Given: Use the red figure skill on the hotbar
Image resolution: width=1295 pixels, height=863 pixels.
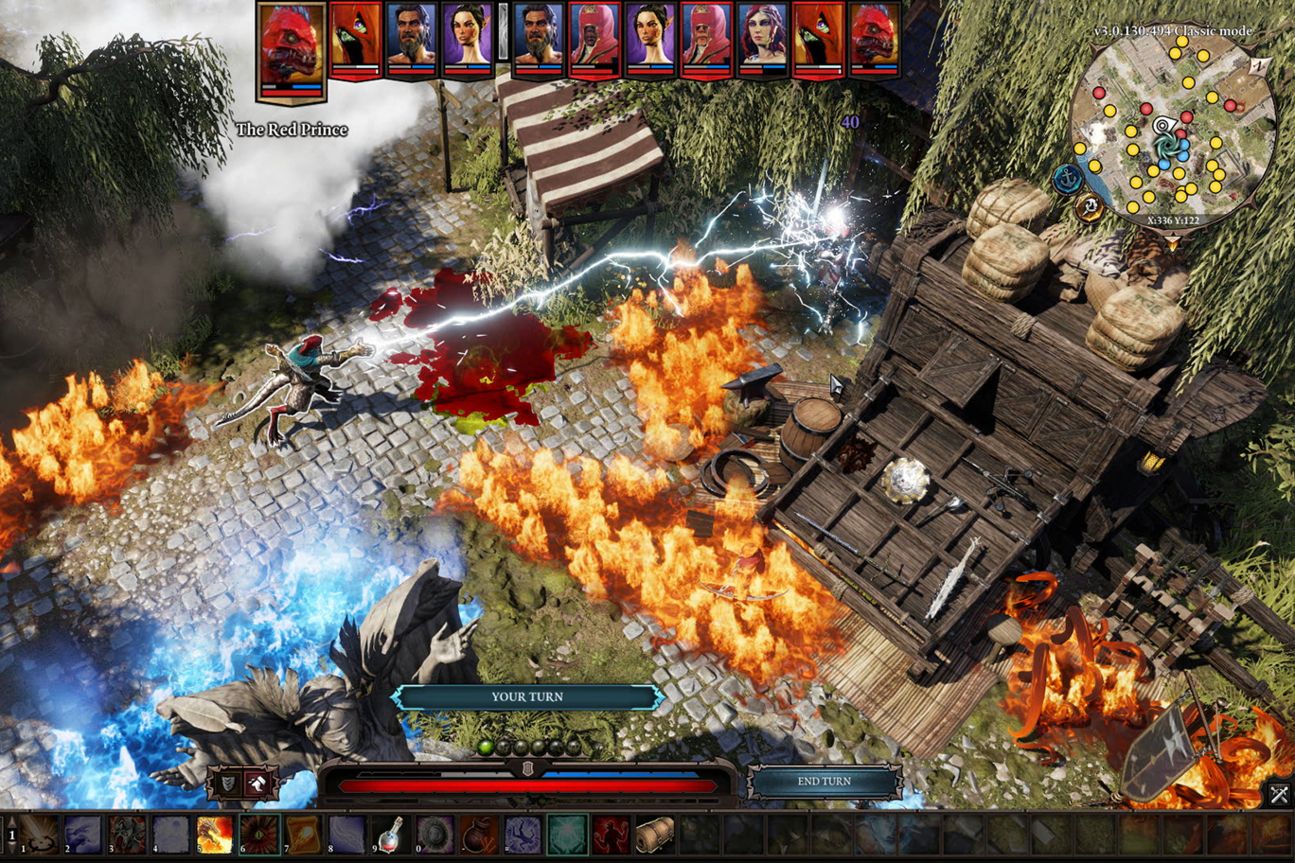Looking at the screenshot, I should point(610,834).
